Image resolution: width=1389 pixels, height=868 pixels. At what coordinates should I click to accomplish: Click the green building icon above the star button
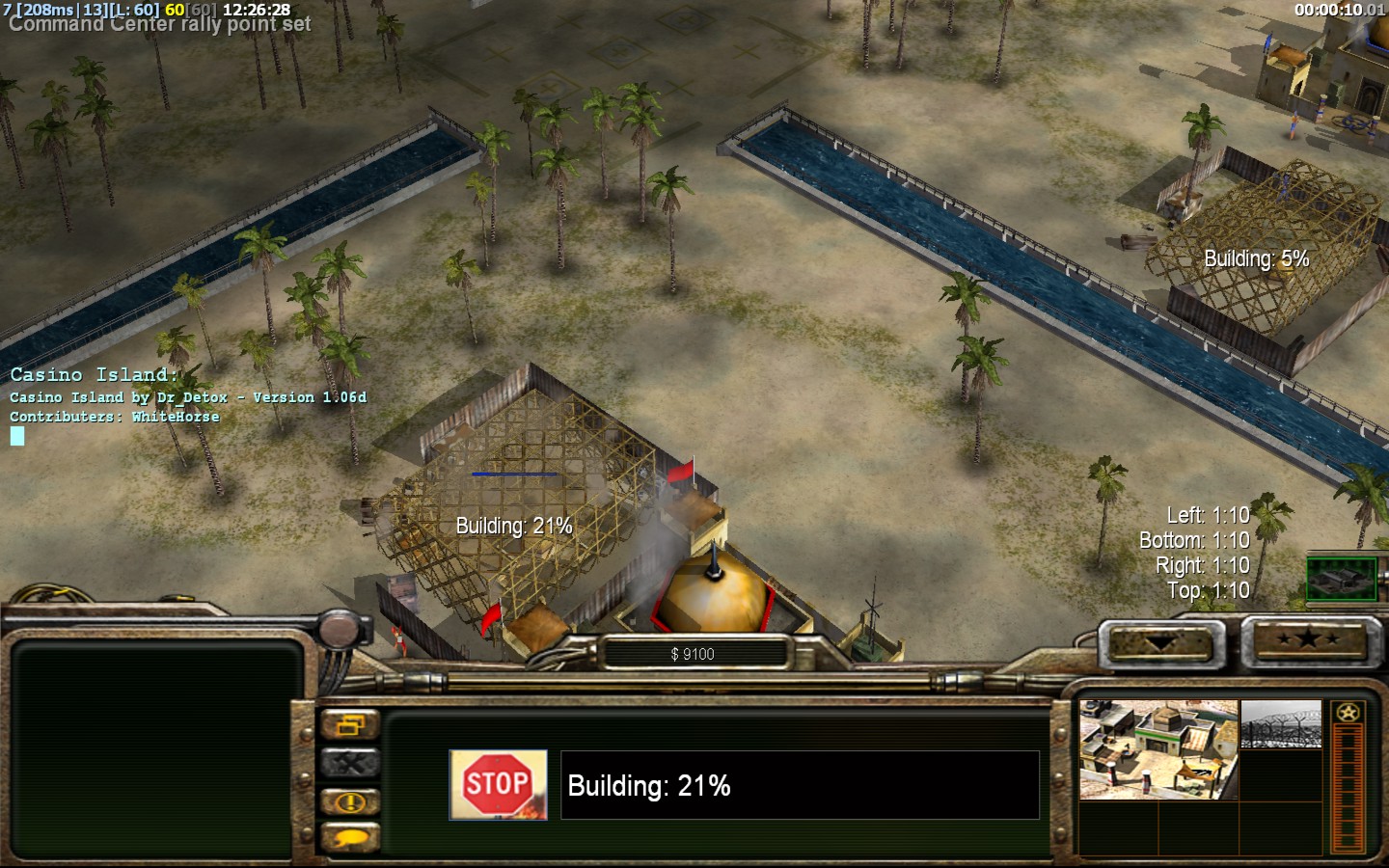[x=1342, y=578]
